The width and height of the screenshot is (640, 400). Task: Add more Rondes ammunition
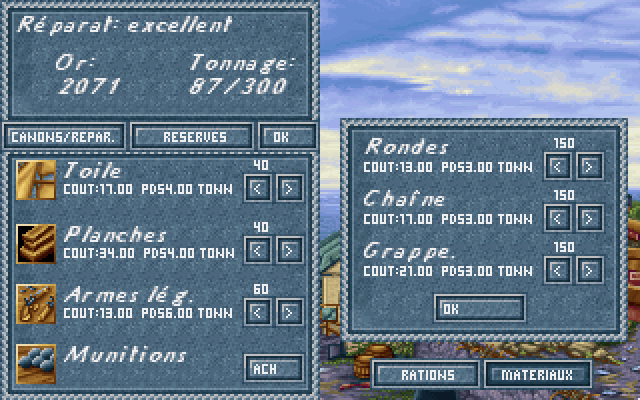tap(590, 166)
